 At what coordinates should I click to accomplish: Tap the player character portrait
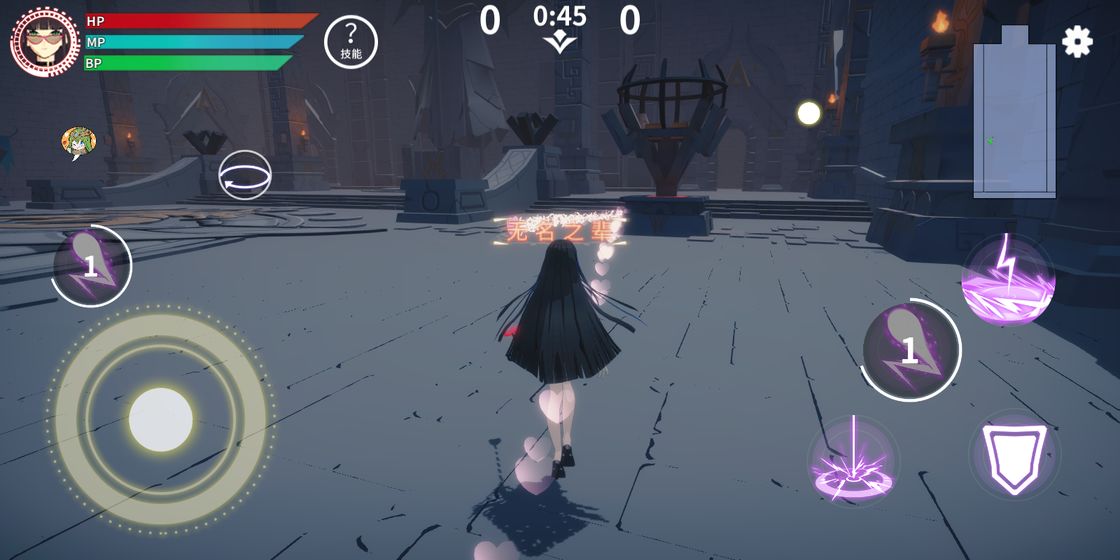click(x=45, y=41)
